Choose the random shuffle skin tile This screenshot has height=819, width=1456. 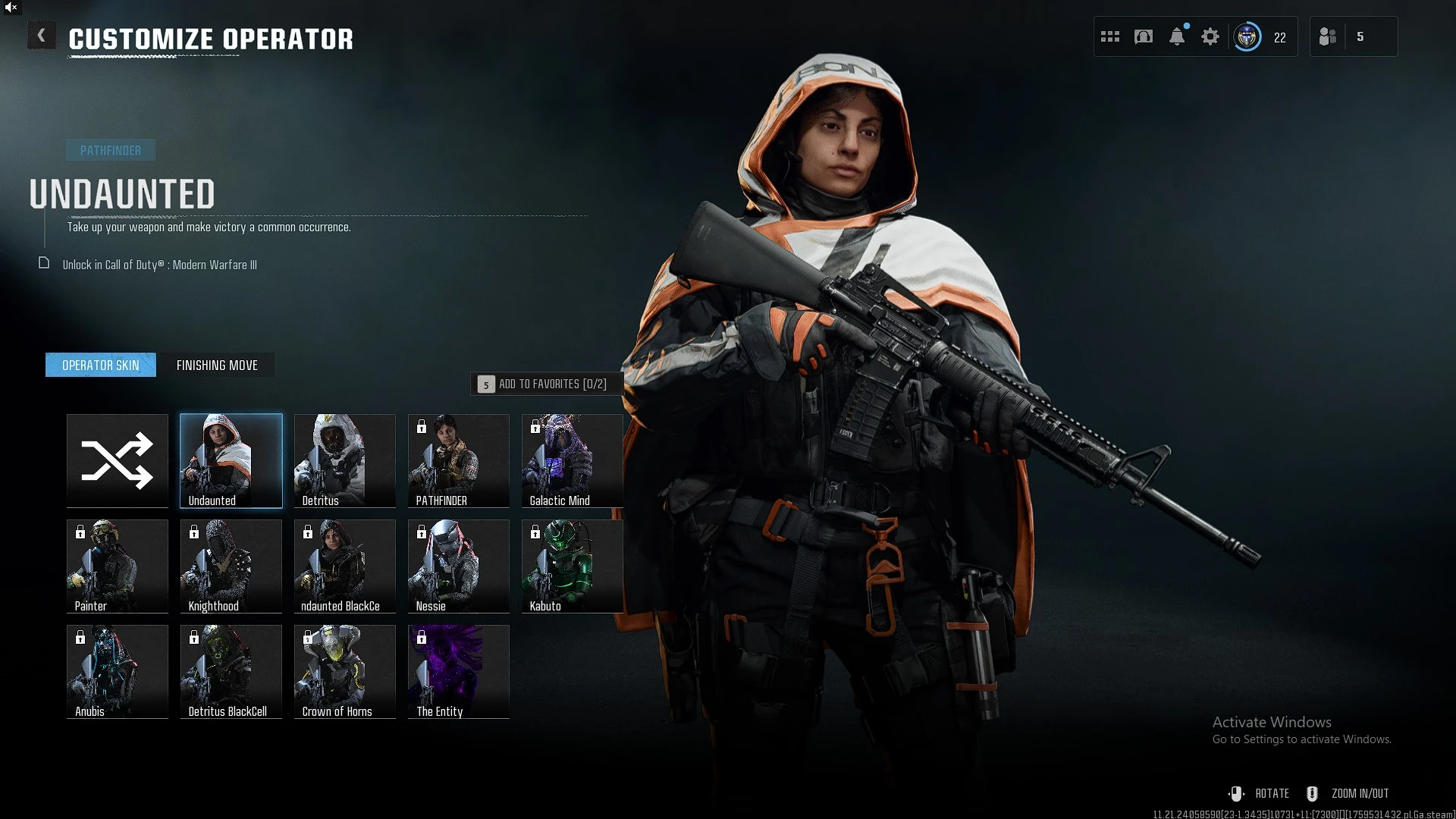click(x=118, y=460)
